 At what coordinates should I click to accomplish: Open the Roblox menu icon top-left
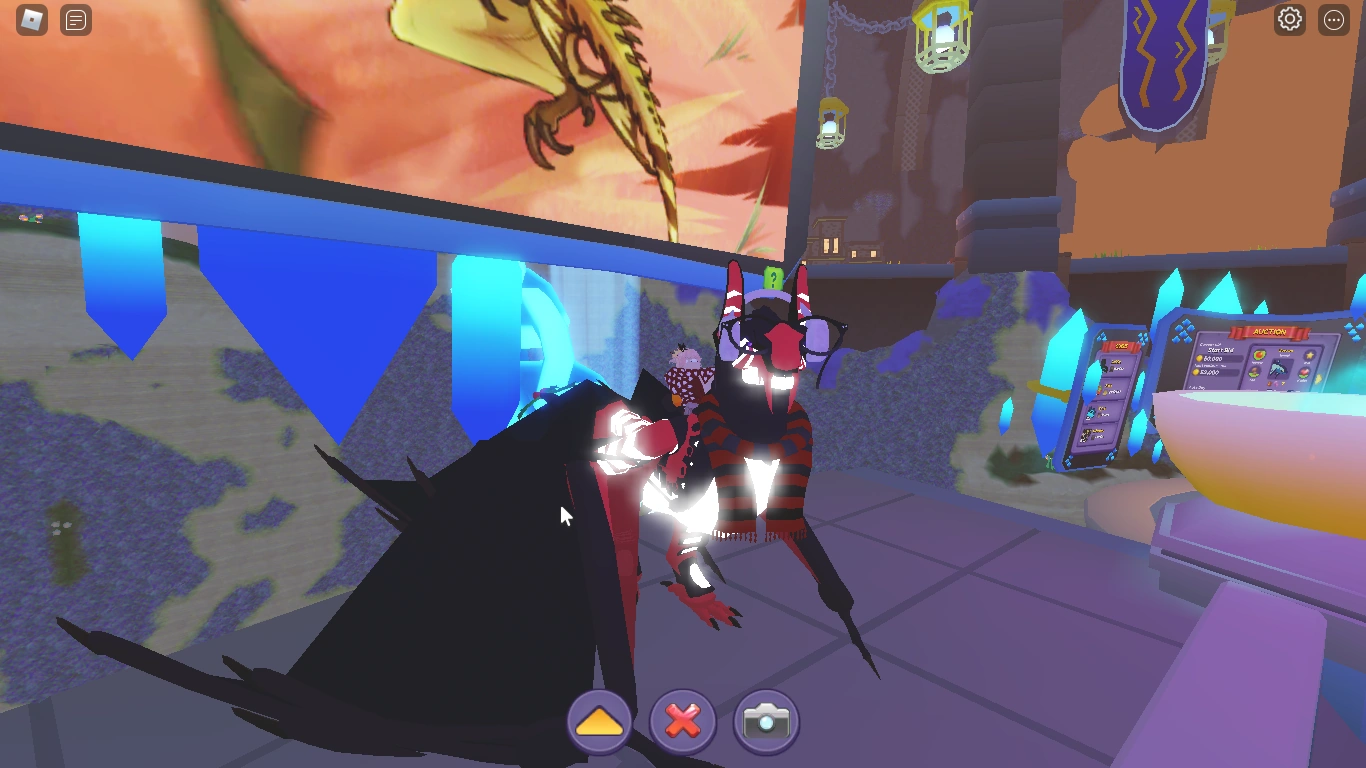29,21
